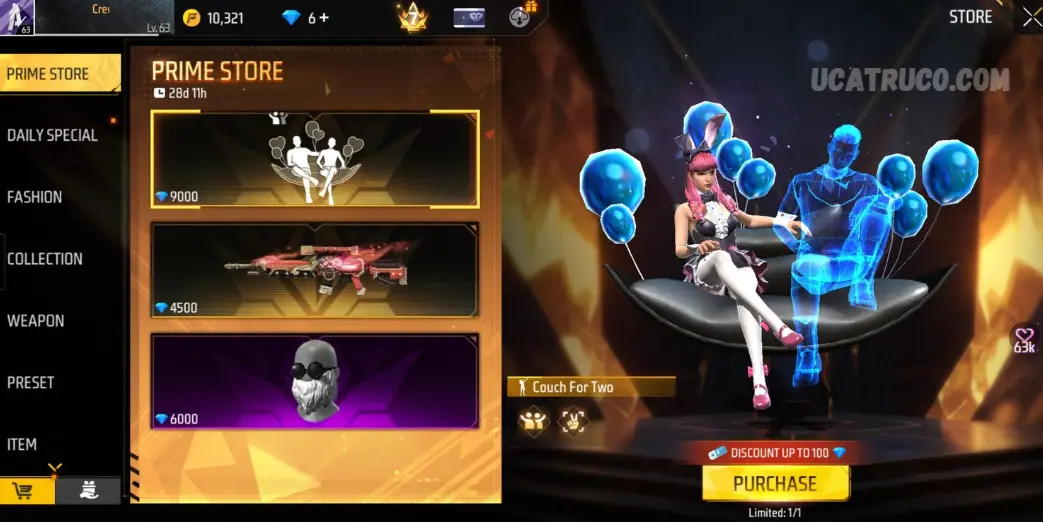
Task: Buy the item with the Purchase button
Action: (x=775, y=484)
